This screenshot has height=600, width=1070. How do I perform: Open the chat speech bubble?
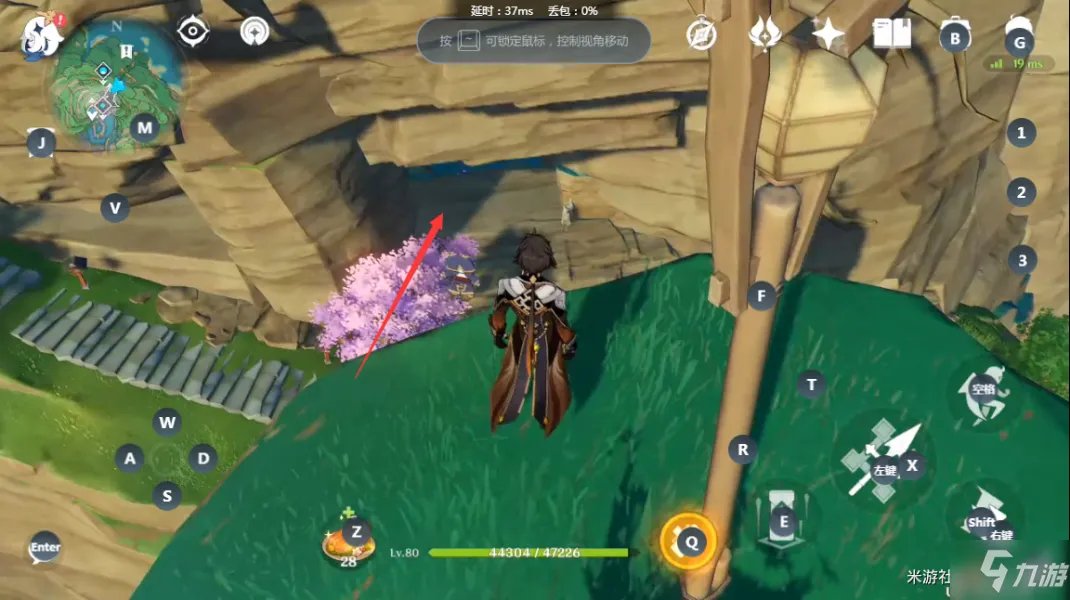pos(44,547)
